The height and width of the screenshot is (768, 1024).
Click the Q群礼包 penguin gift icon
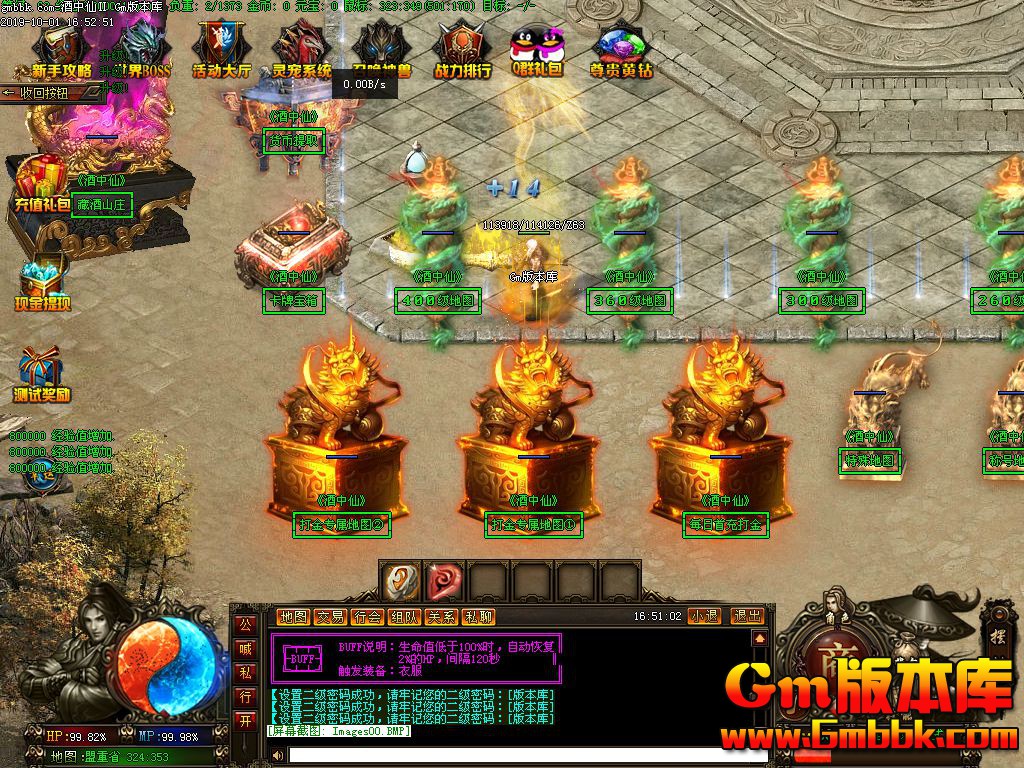tap(537, 50)
